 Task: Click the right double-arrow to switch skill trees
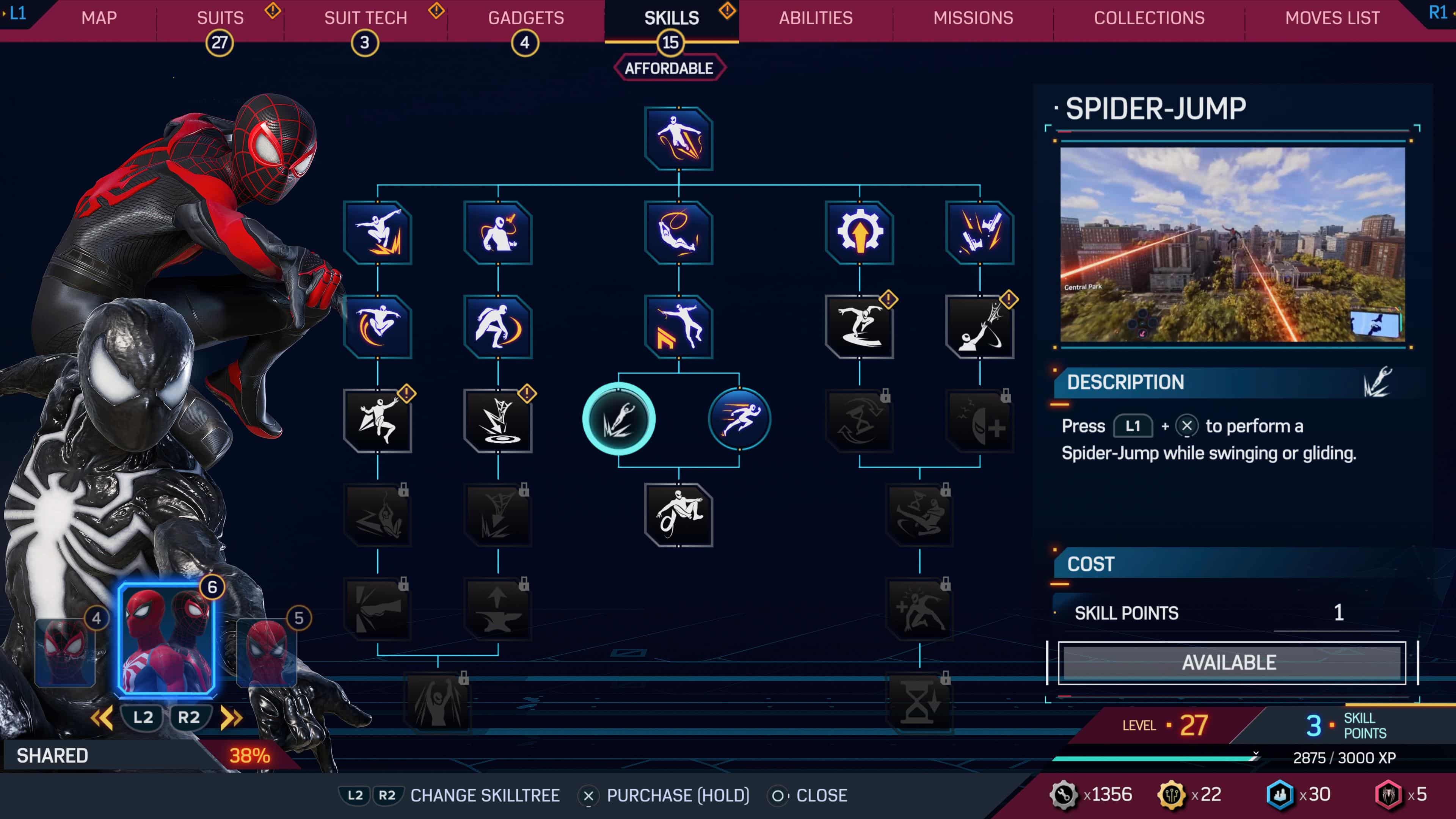232,718
